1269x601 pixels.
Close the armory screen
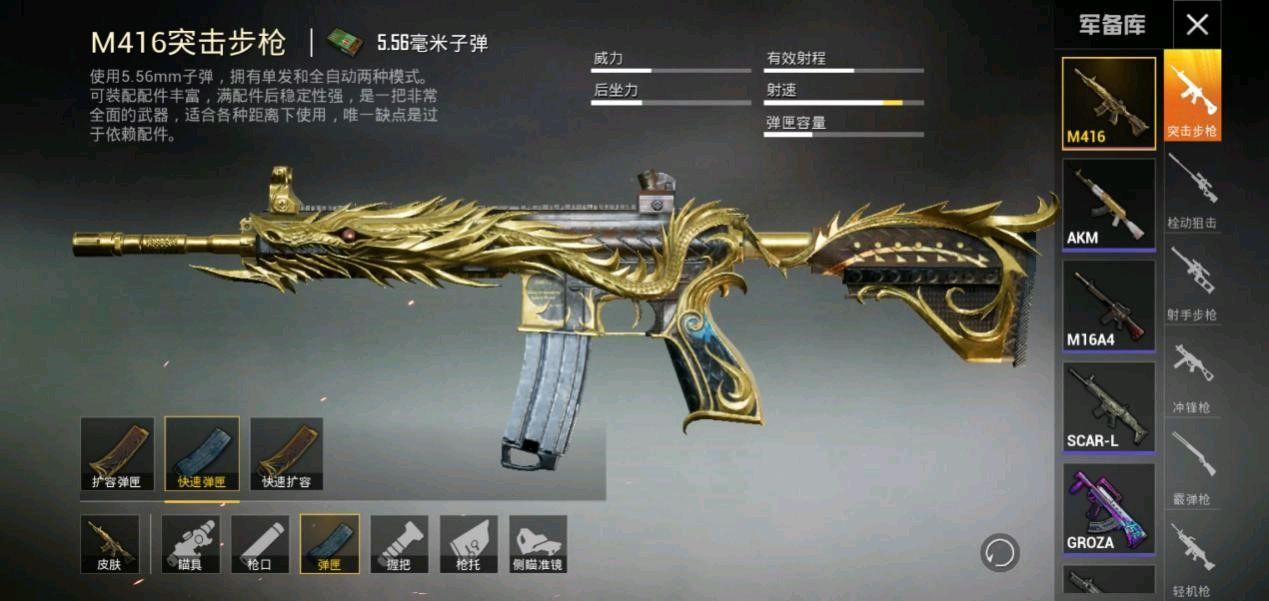pos(1197,25)
